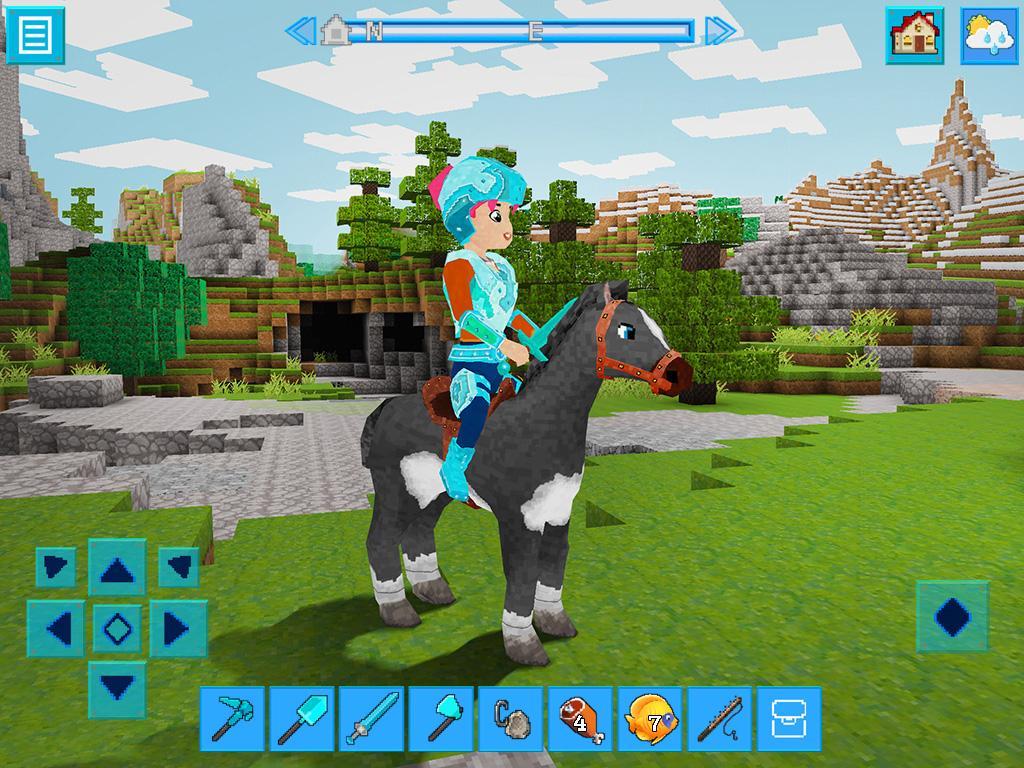
Task: Select the fishing rod hotbar slot
Action: tap(720, 718)
